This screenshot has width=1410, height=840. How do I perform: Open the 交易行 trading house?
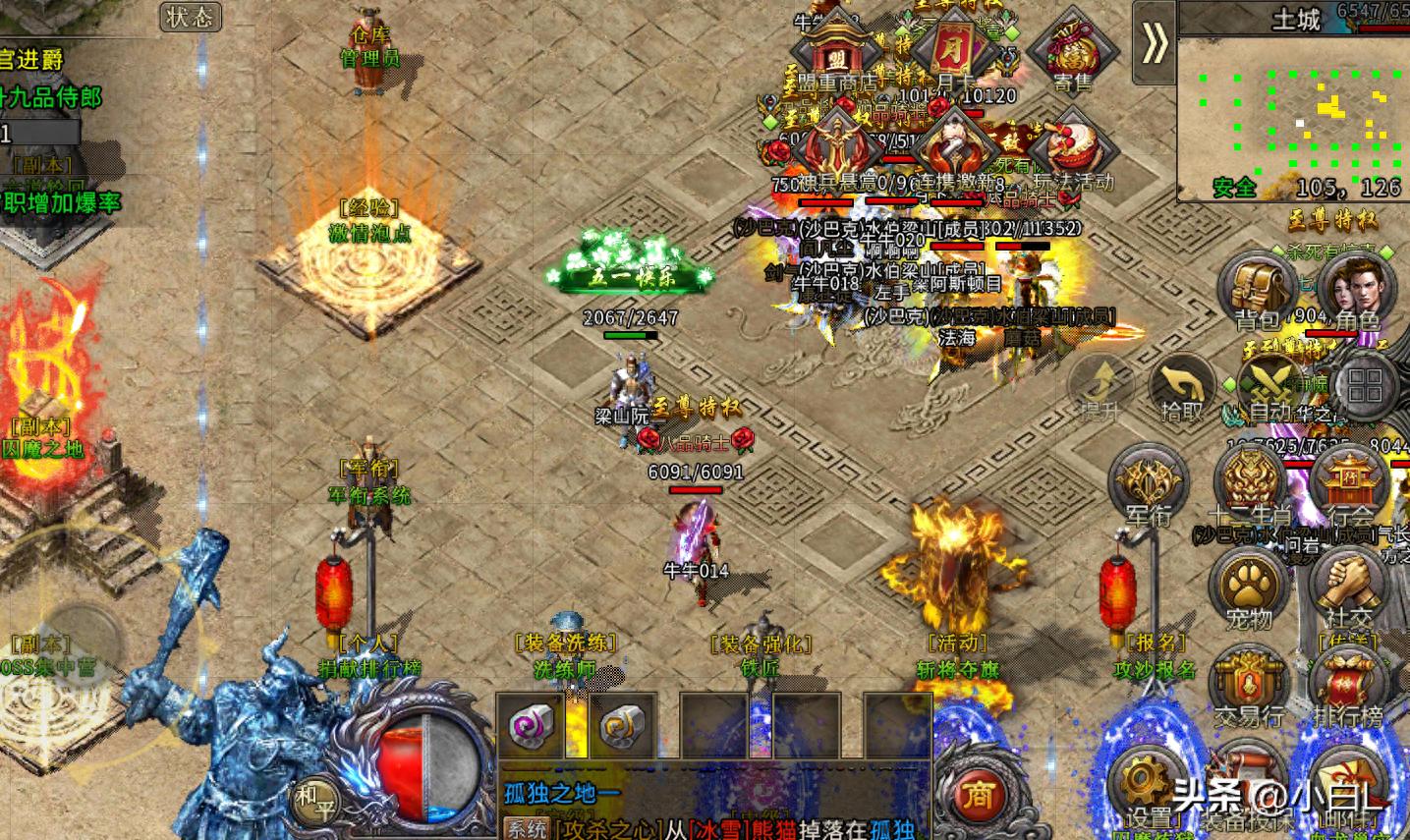click(x=1250, y=686)
